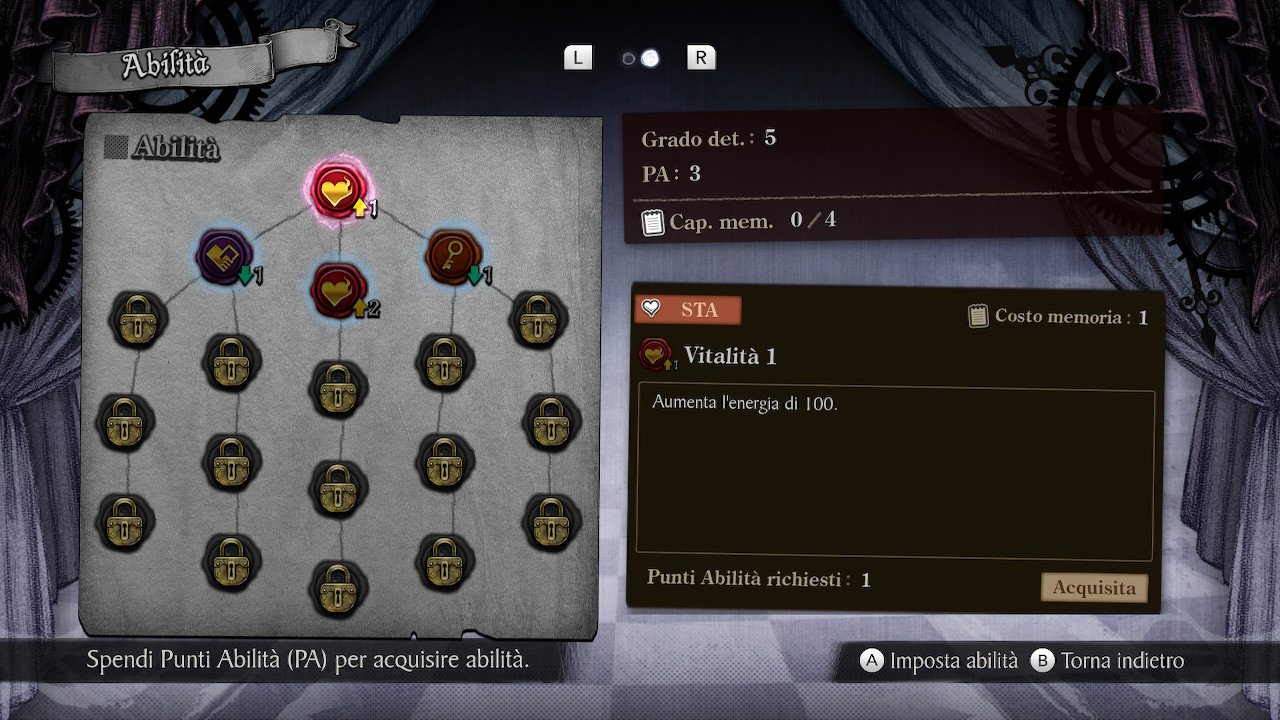Viewport: 1280px width, 720px height.
Task: Pick the orange key skill node
Action: click(x=452, y=254)
